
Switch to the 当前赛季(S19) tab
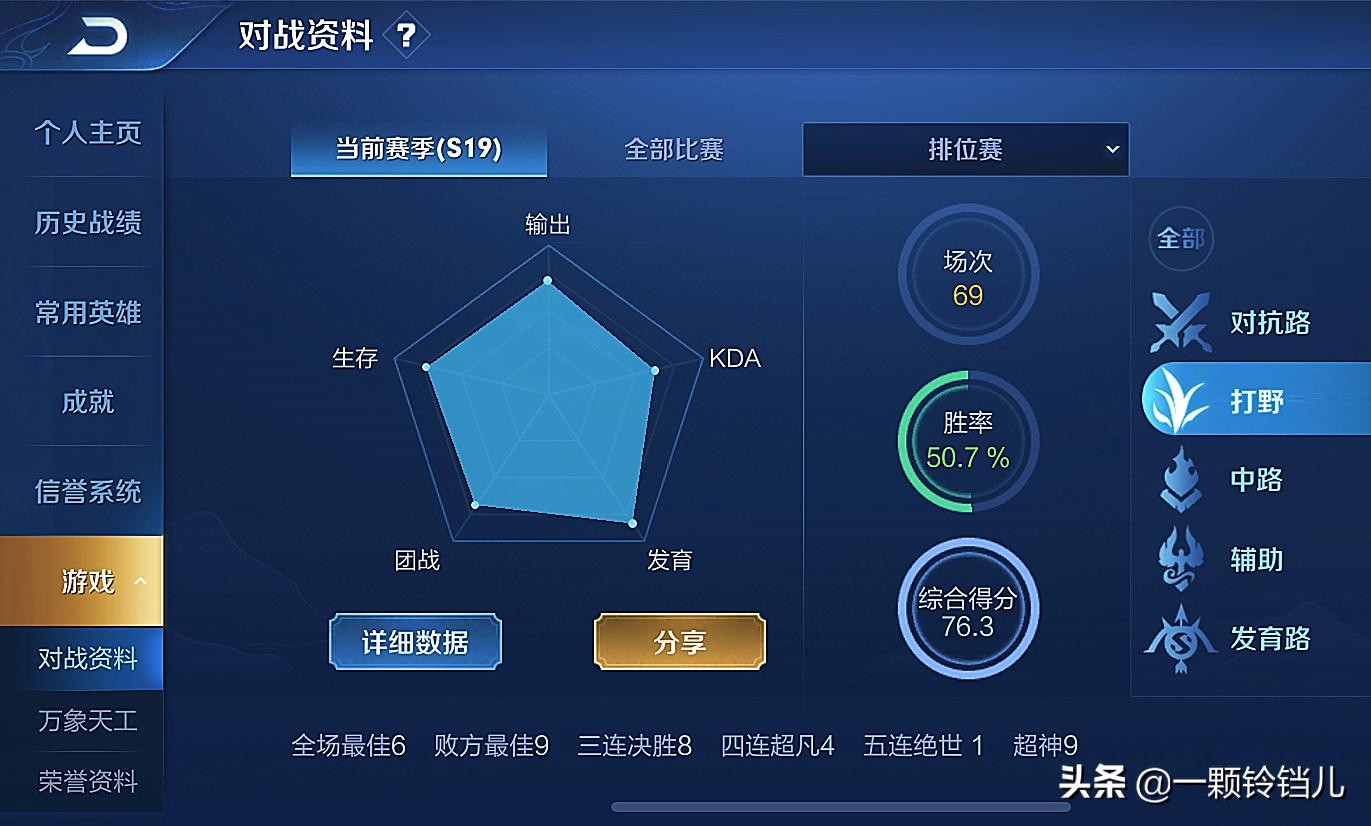[418, 149]
